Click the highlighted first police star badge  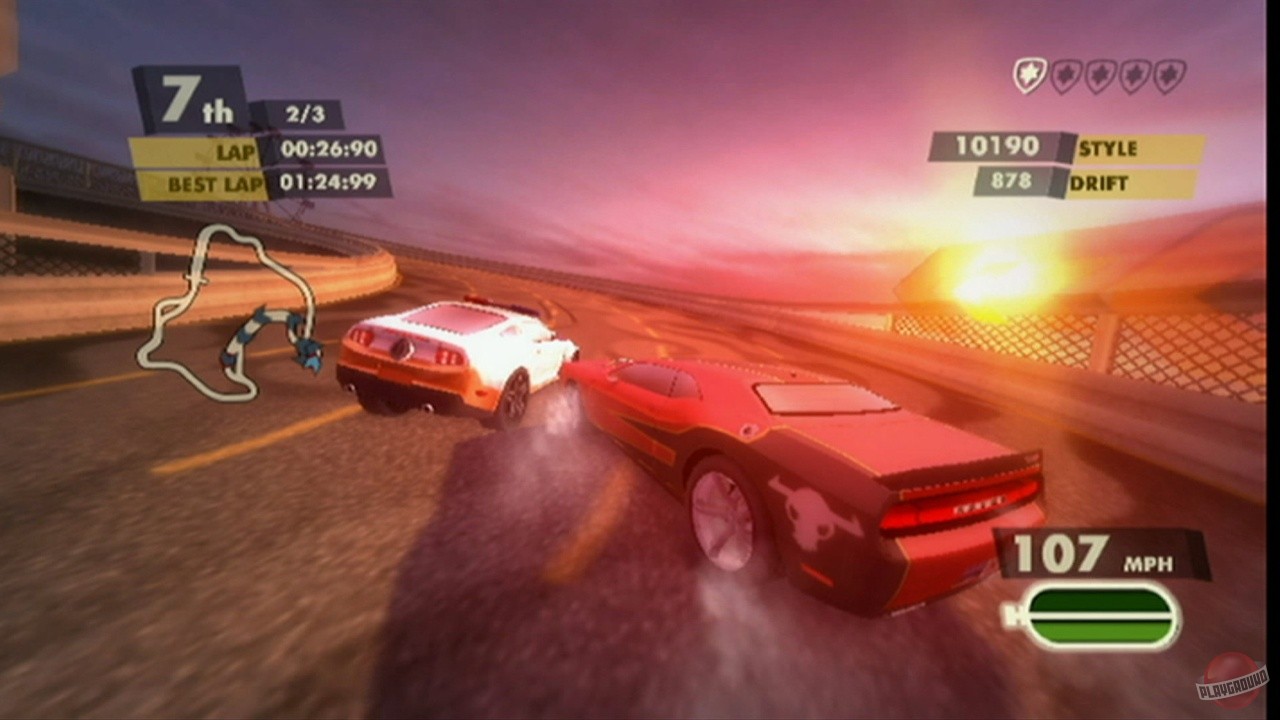(1030, 73)
